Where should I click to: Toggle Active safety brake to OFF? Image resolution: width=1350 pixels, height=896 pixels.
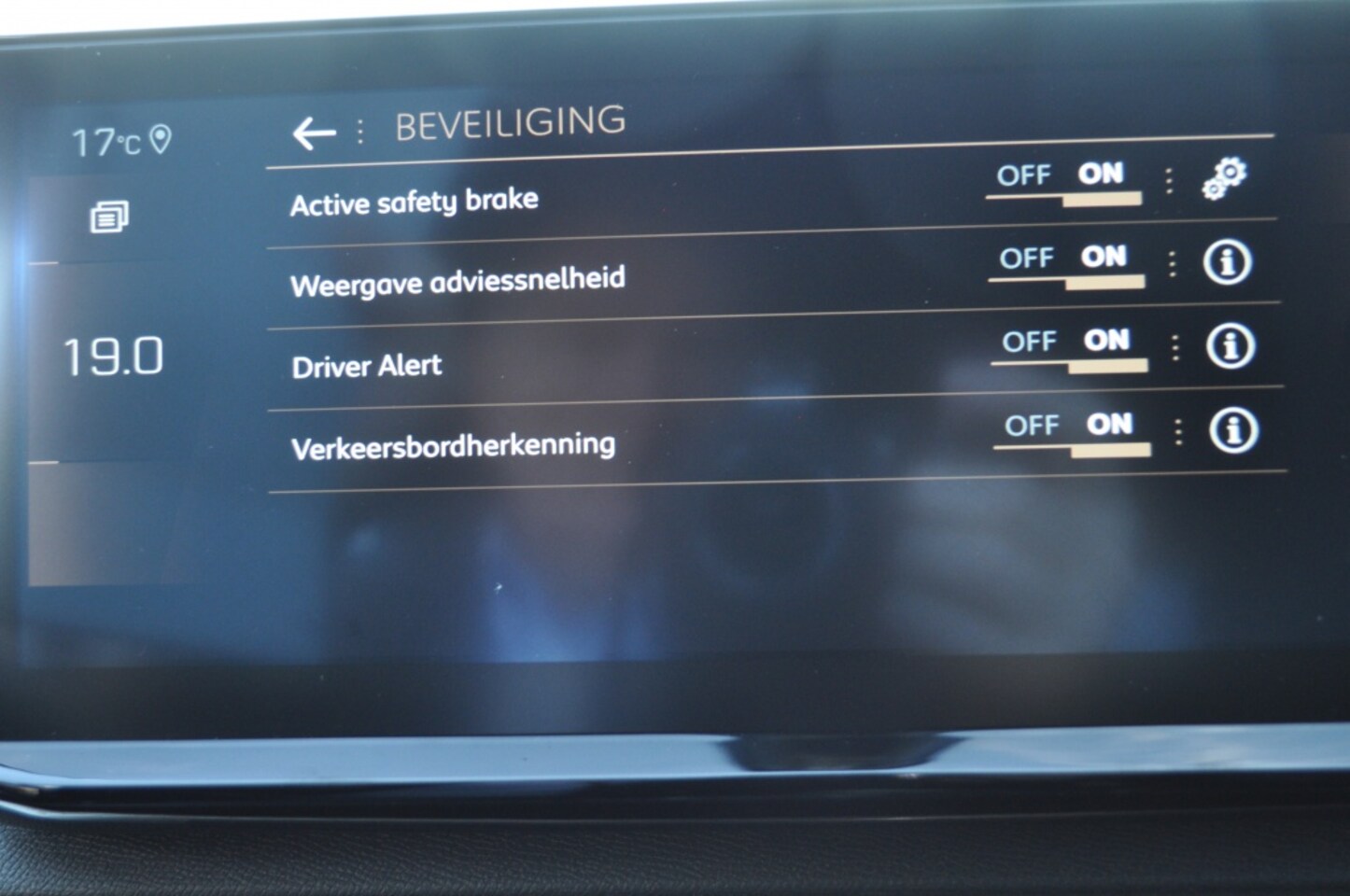tap(1023, 175)
